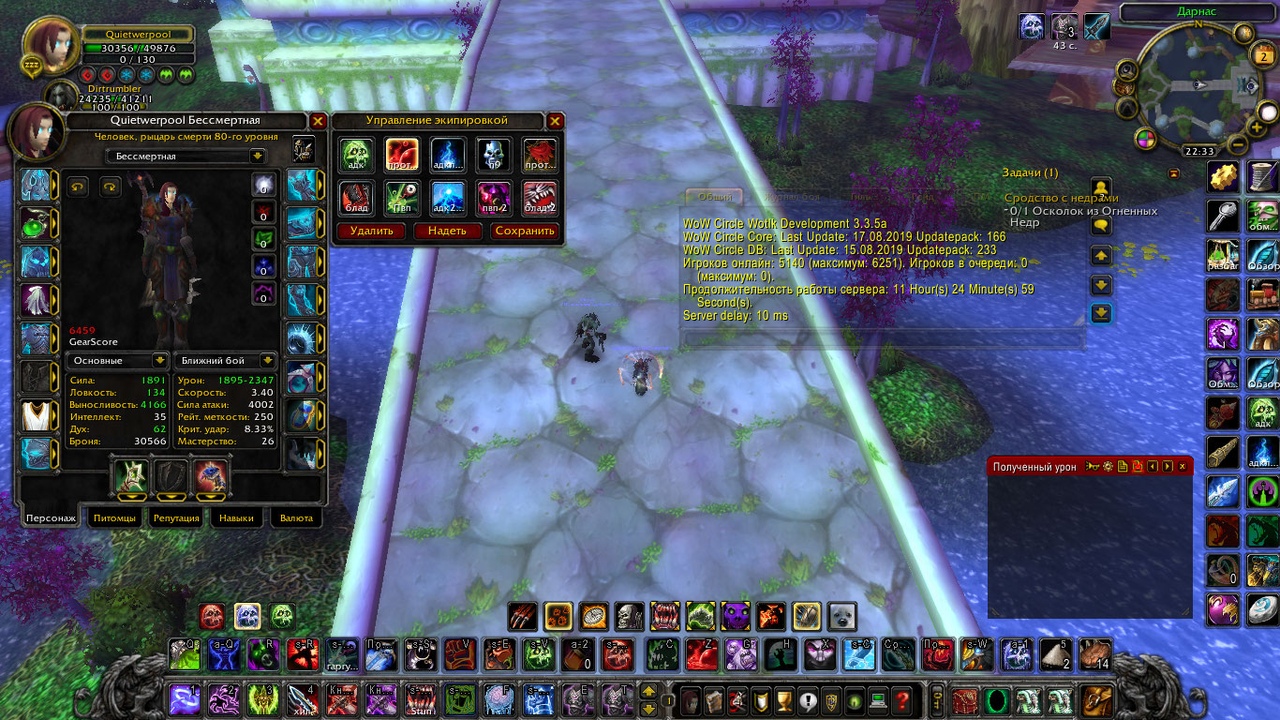Close the Полученный урон damage window
The image size is (1280, 720).
[1182, 467]
